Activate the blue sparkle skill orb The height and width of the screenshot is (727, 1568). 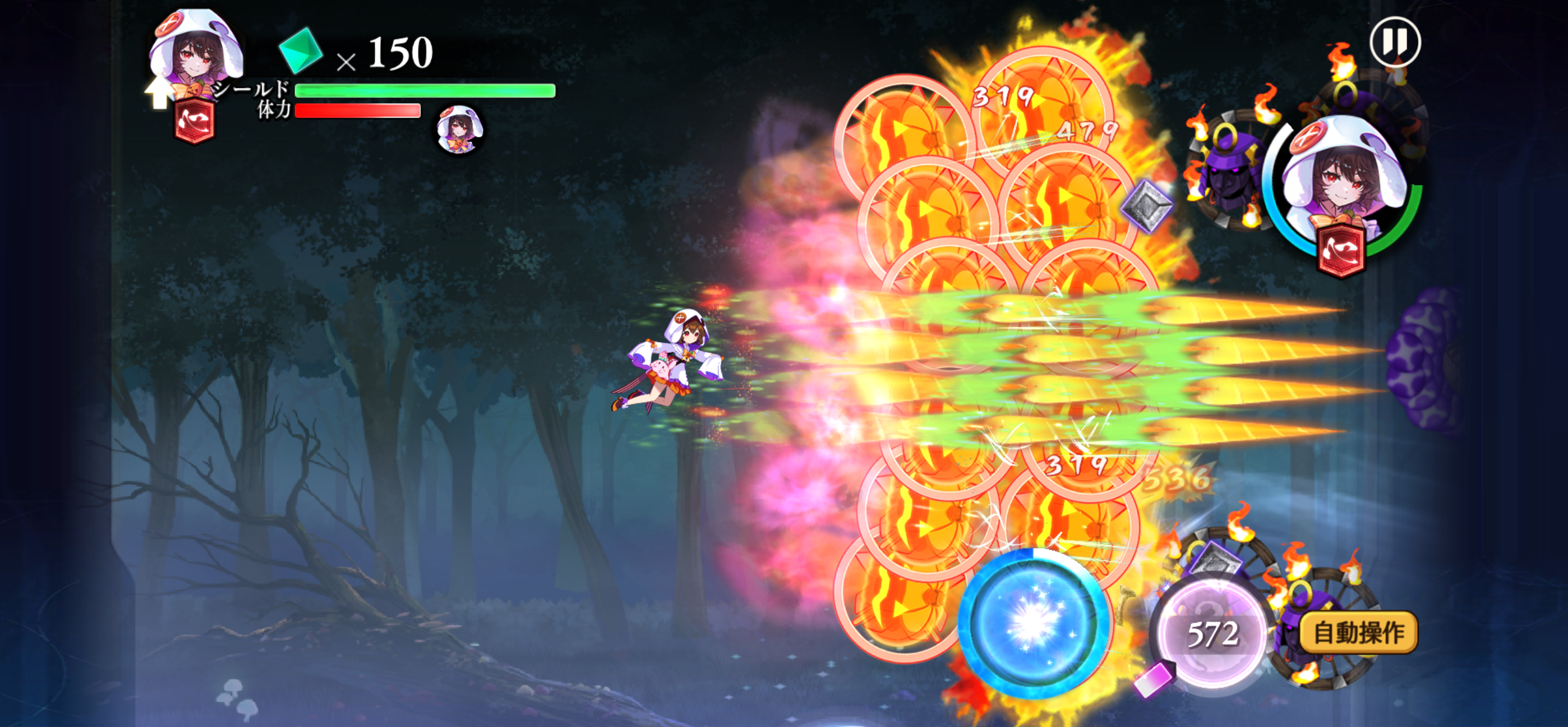pyautogui.click(x=1032, y=622)
